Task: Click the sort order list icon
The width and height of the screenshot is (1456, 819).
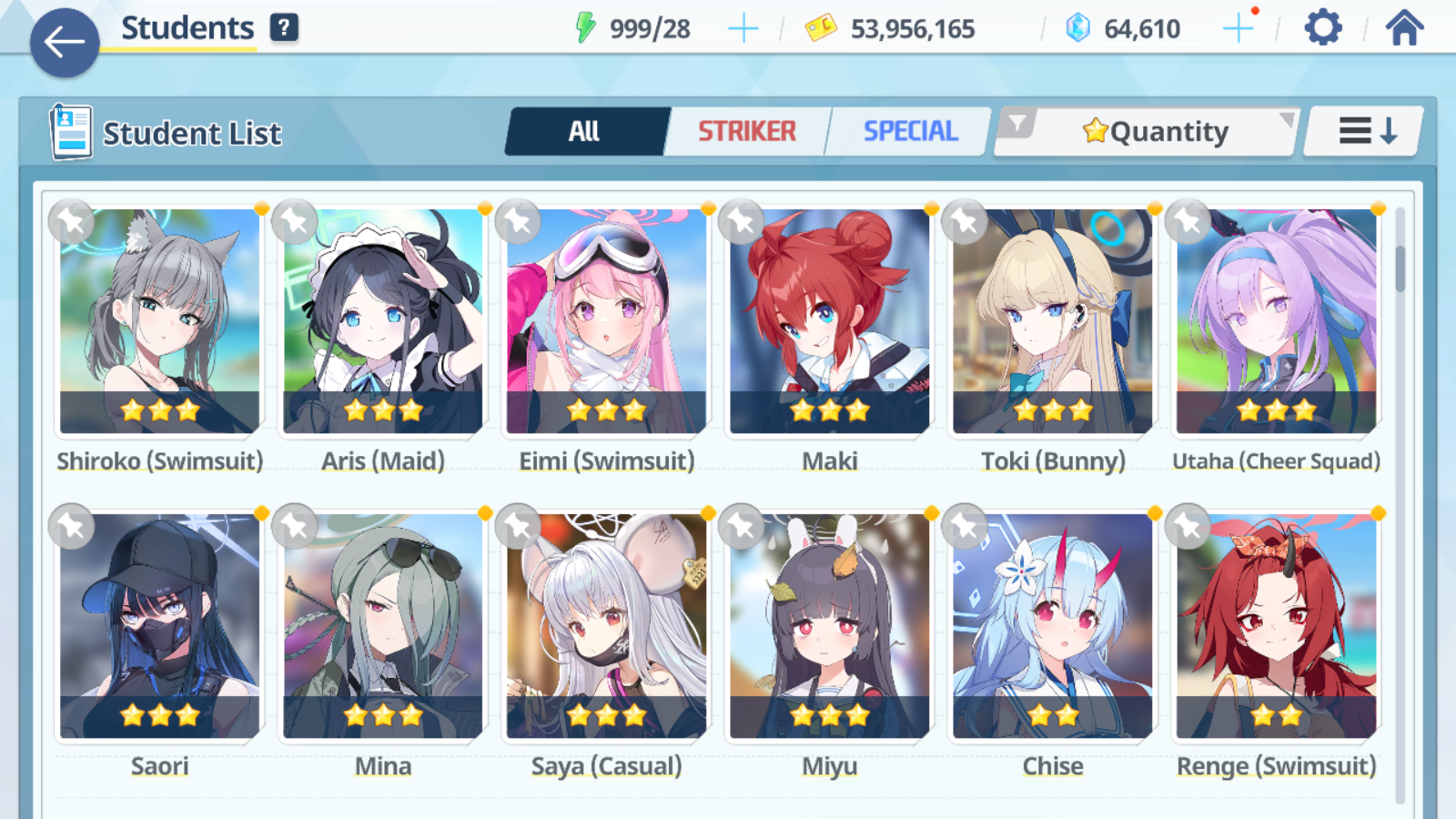Action: click(1361, 130)
